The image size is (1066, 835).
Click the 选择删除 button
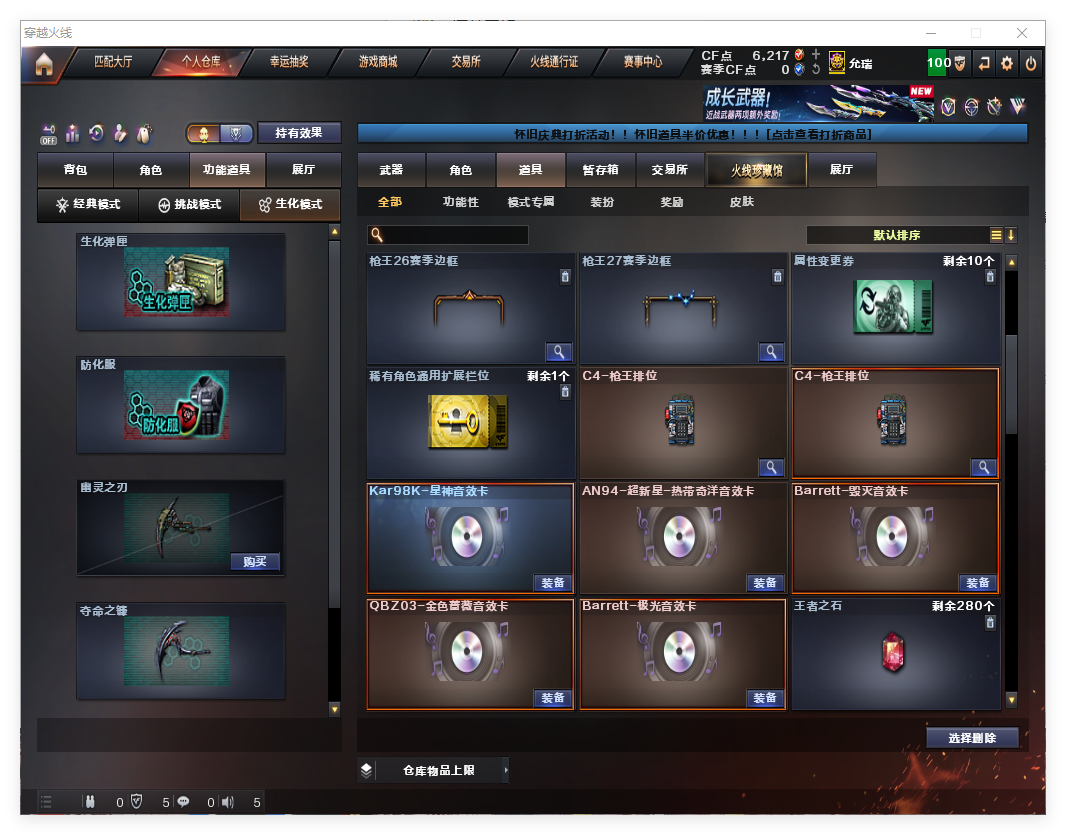click(971, 738)
